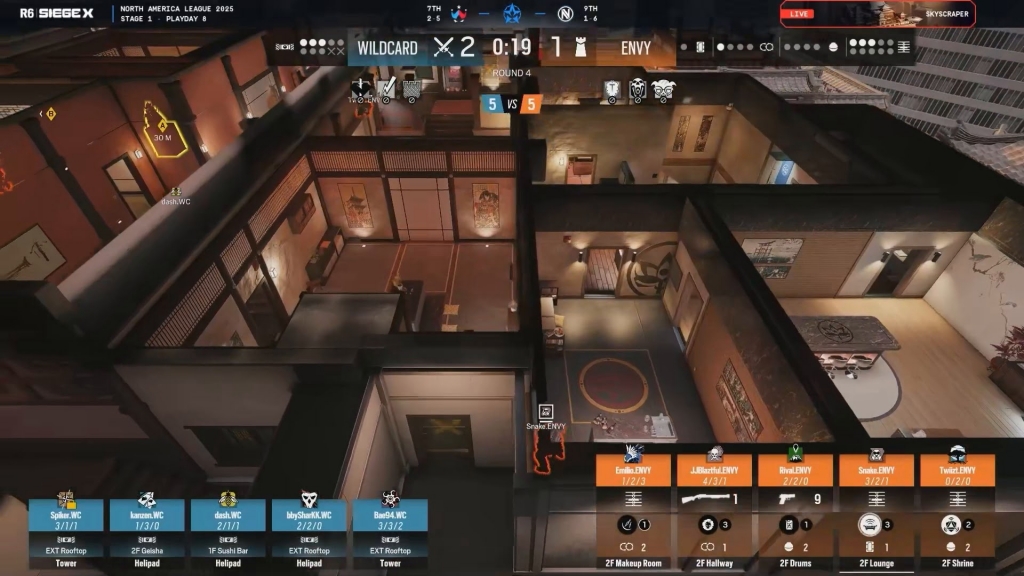Select Bae94.WC player card
The image size is (1024, 576).
pos(390,515)
